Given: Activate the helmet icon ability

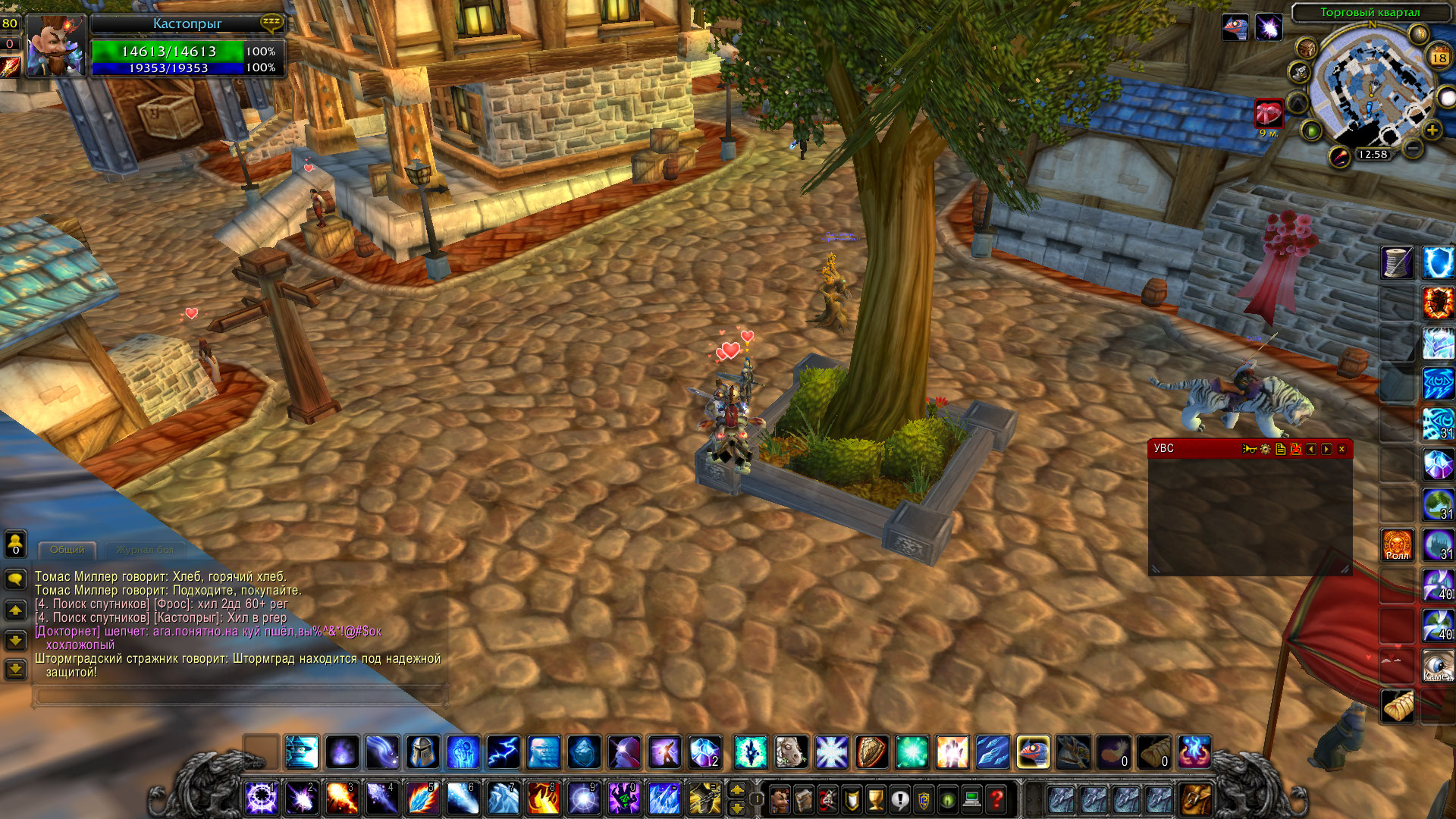Looking at the screenshot, I should tap(423, 752).
